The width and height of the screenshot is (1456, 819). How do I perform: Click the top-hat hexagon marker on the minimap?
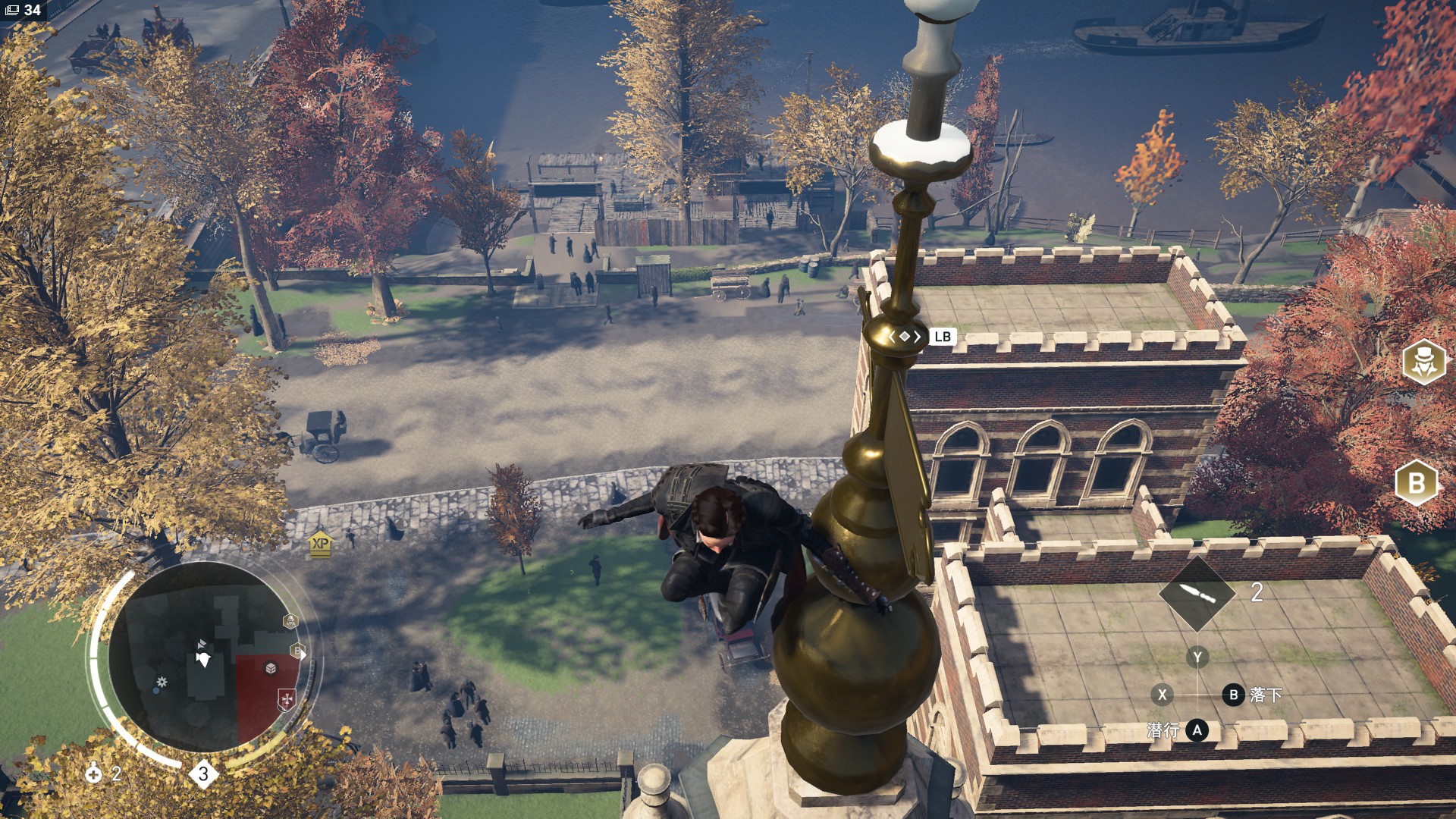(290, 620)
